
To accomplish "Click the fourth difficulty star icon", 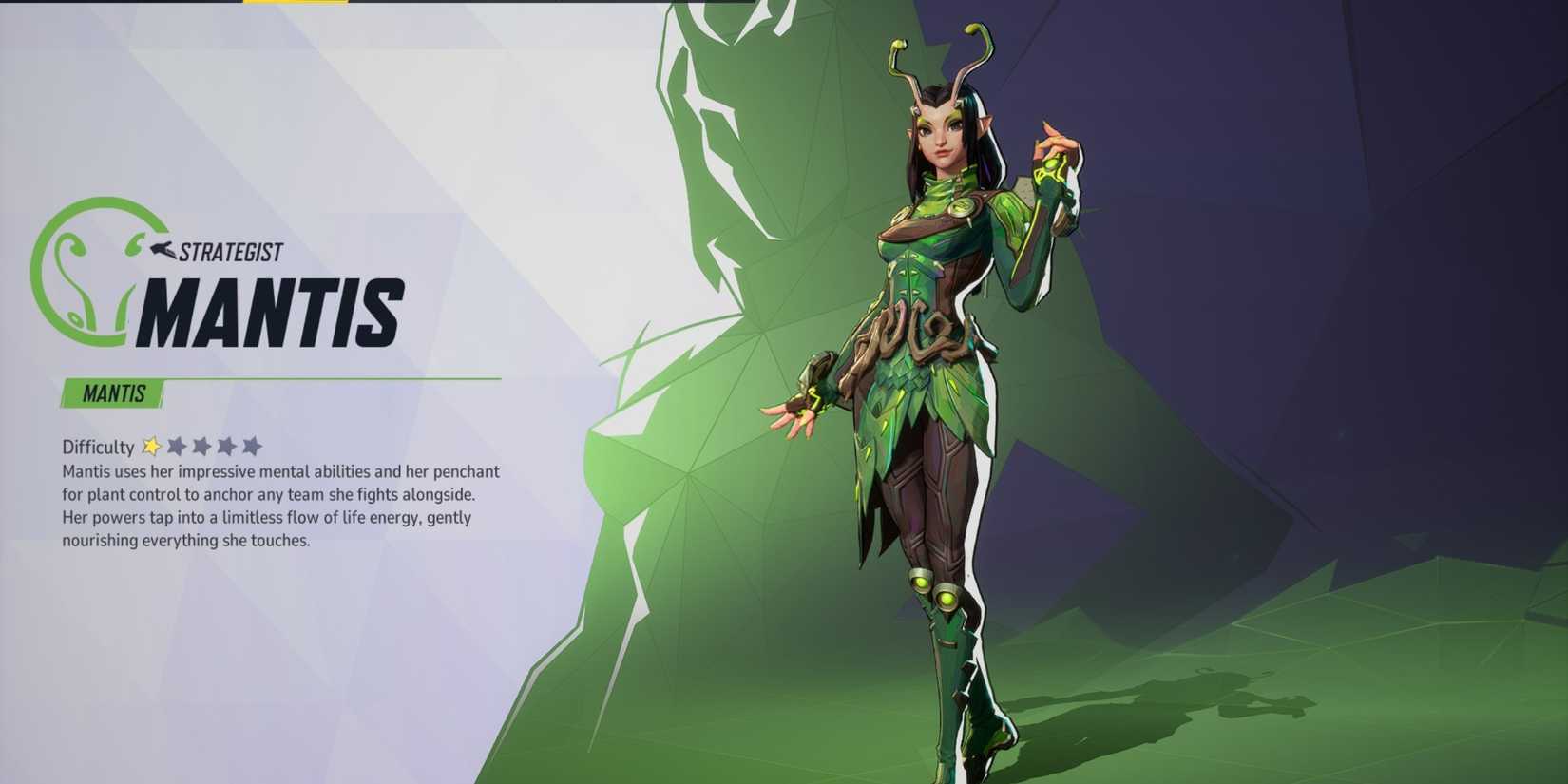I will click(228, 445).
